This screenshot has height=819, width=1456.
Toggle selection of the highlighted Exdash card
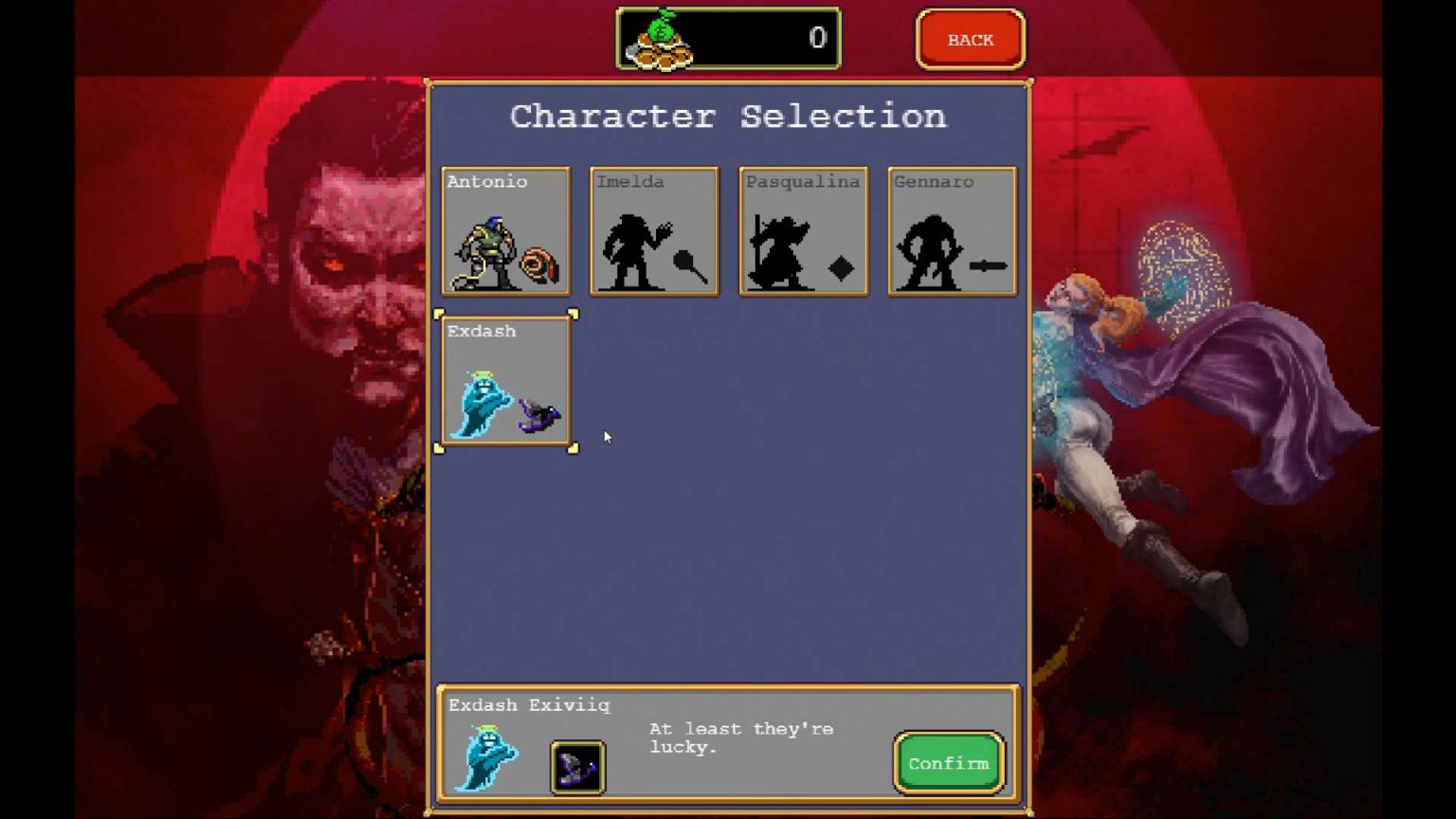507,381
